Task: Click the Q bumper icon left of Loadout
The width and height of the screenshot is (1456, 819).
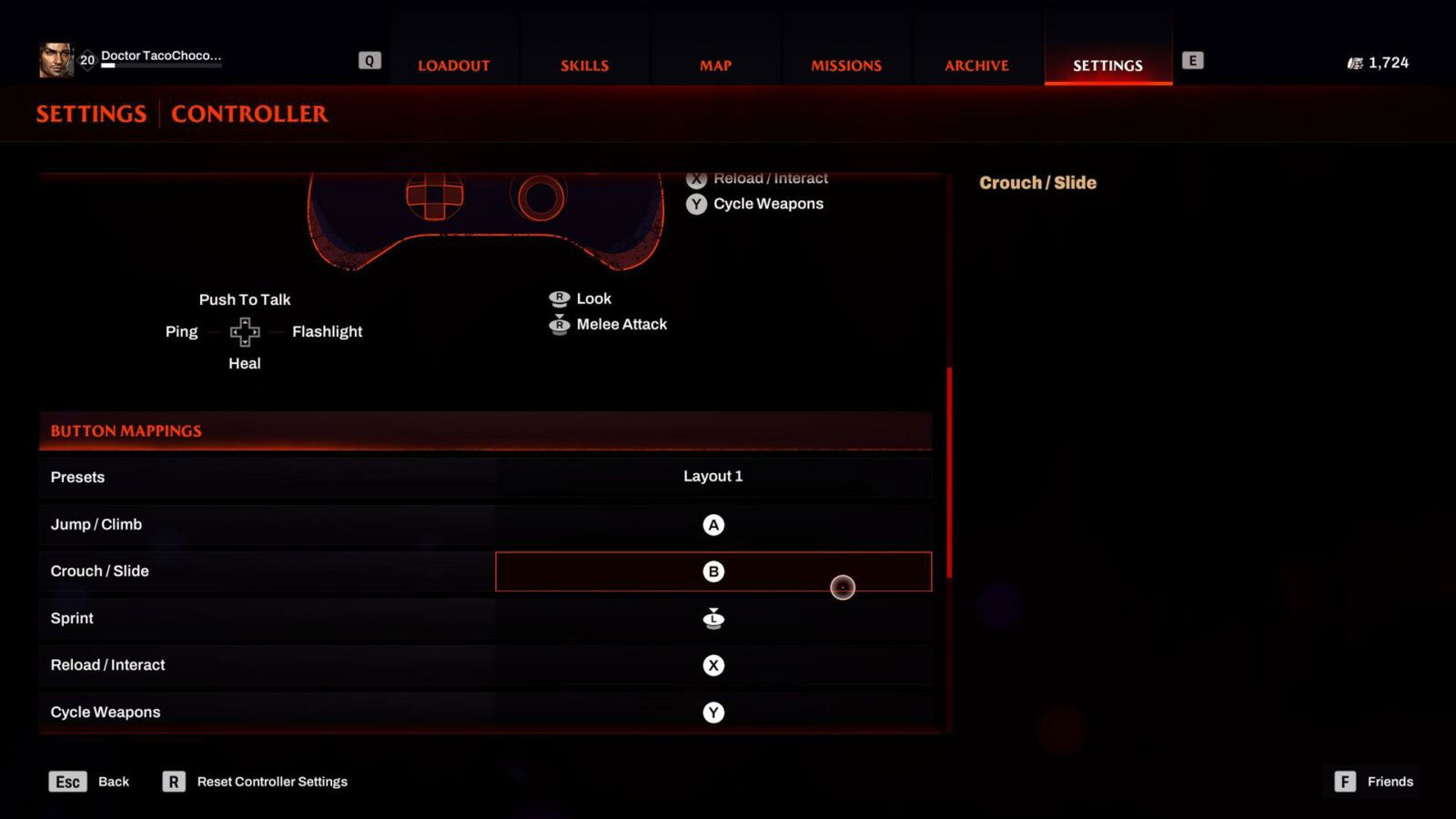Action: (369, 59)
